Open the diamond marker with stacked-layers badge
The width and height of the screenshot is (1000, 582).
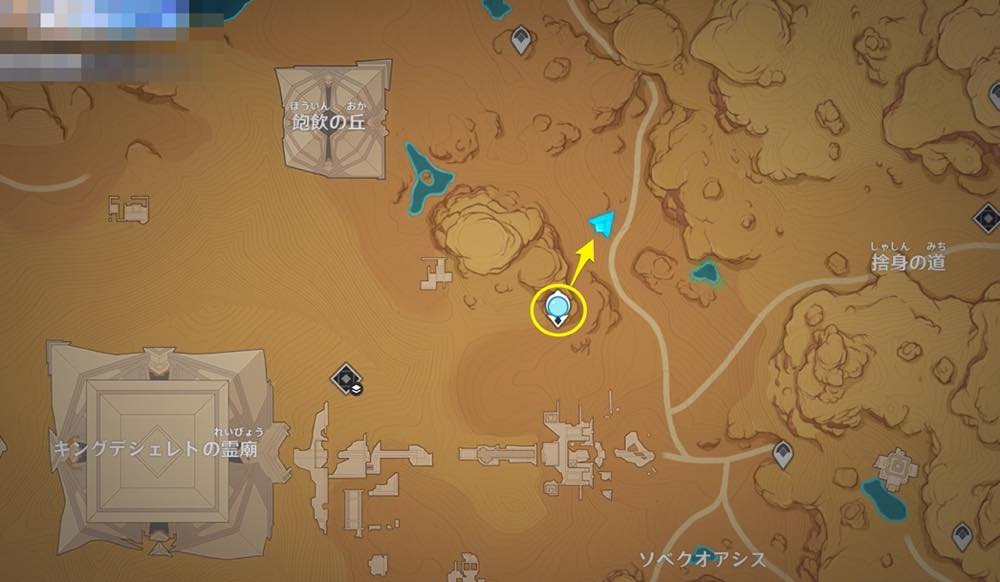[x=346, y=377]
